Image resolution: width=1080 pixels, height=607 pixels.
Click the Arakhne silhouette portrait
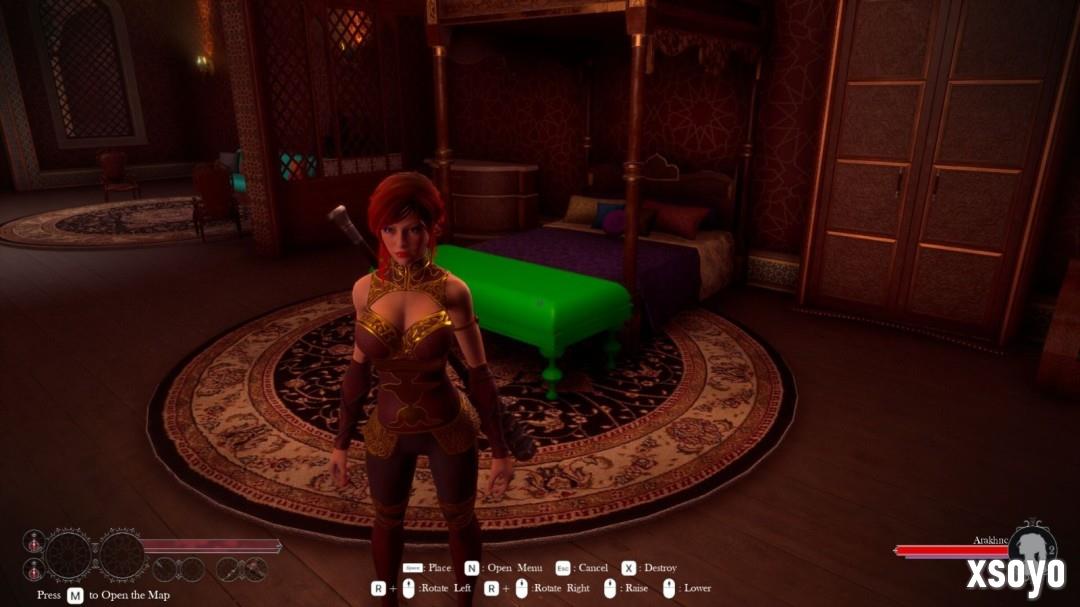coord(1031,546)
